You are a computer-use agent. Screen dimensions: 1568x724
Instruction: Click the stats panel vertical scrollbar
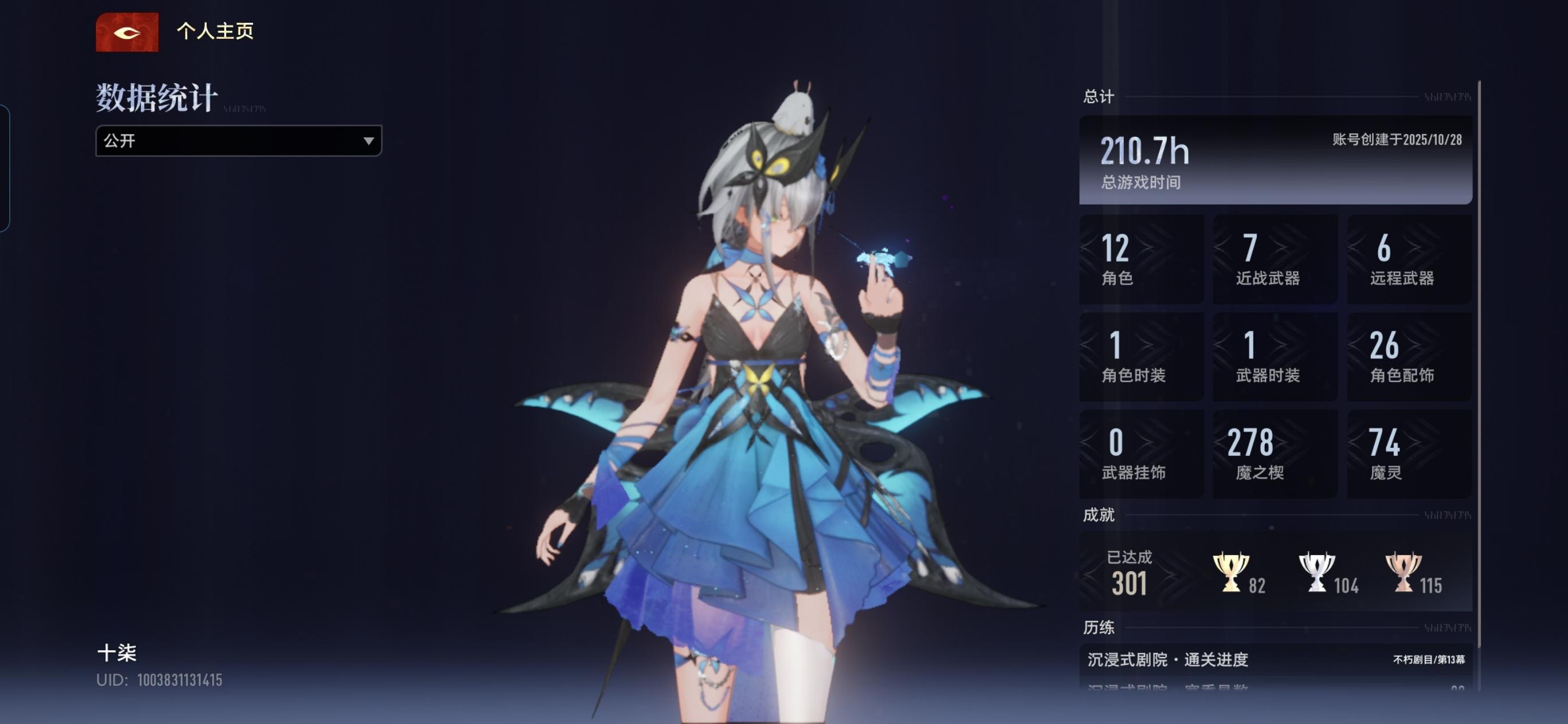[1479, 365]
